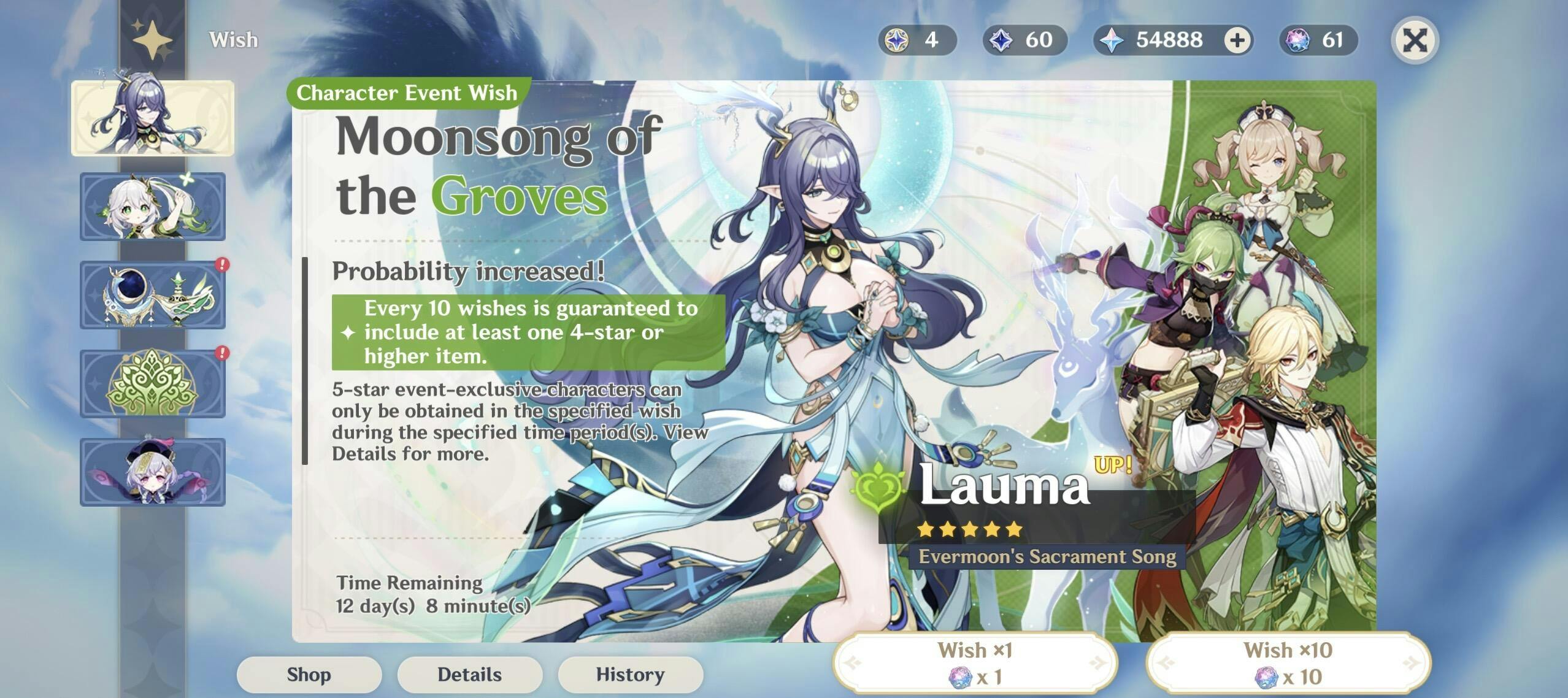Switch to the standard wish banner tab
The image size is (1568, 698).
click(x=153, y=472)
